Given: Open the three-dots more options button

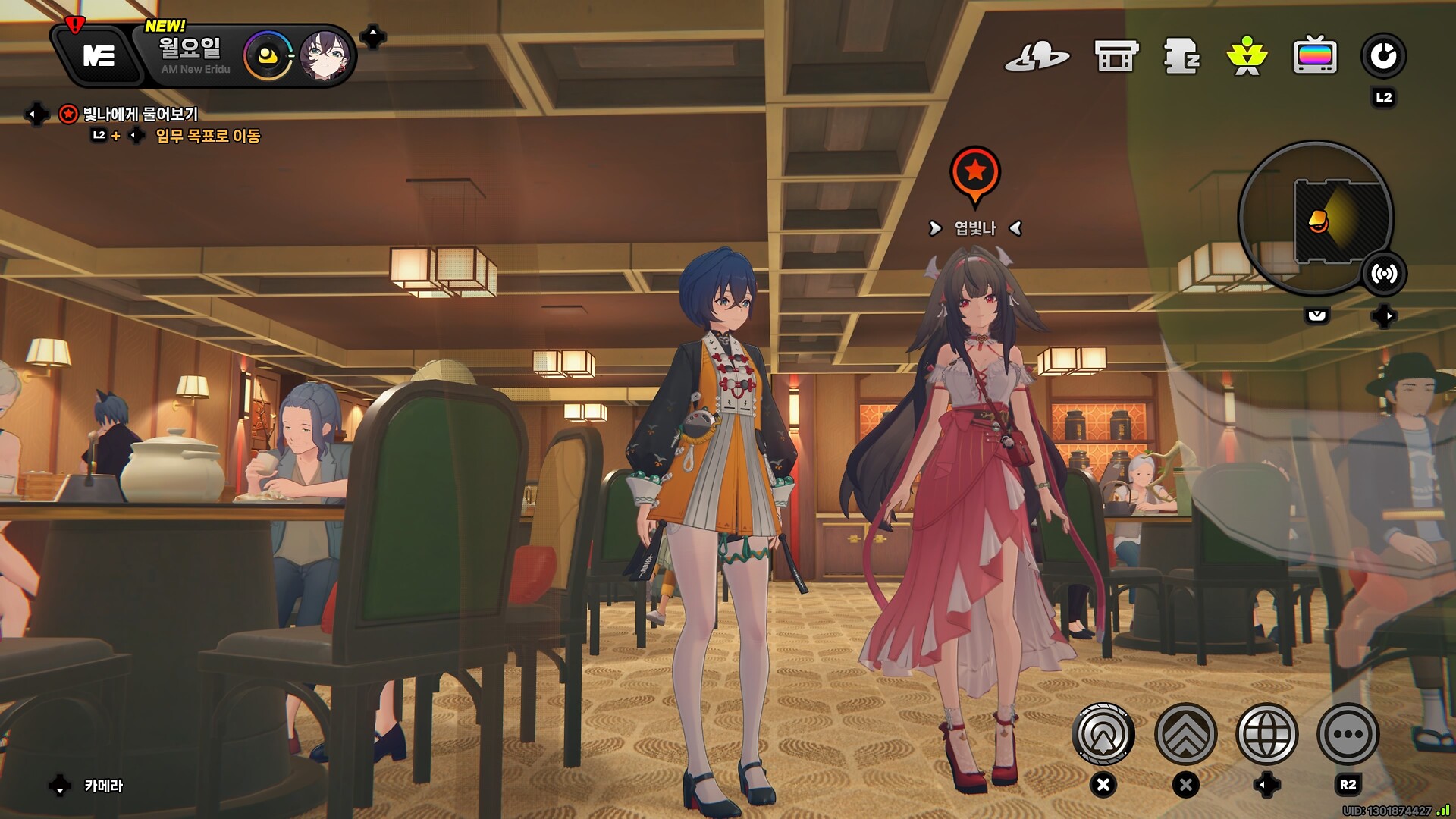Looking at the screenshot, I should point(1348,734).
